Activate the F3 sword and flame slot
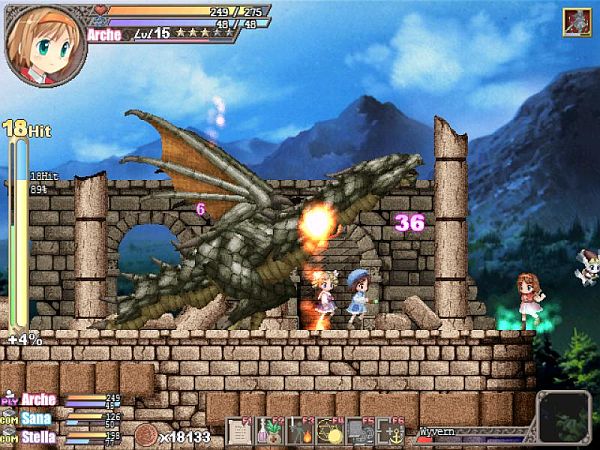600x450 pixels. point(298,431)
